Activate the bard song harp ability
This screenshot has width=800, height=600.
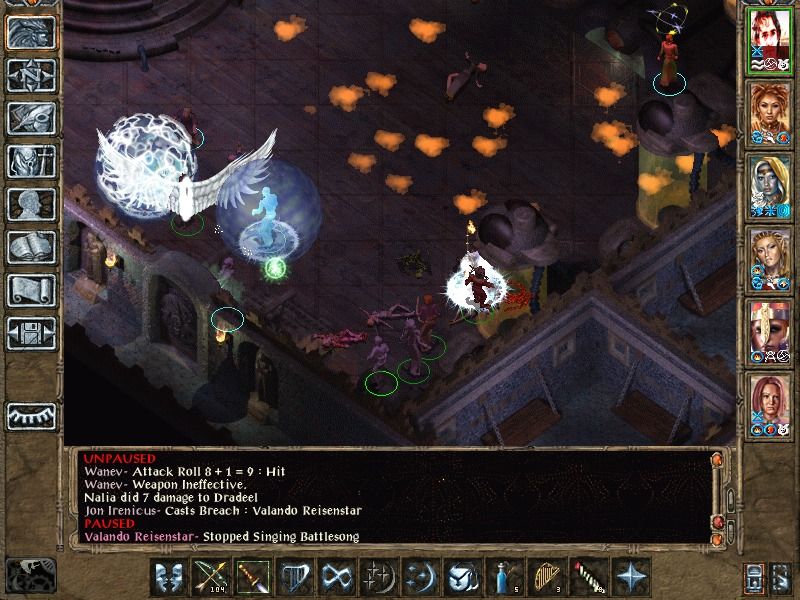point(292,578)
